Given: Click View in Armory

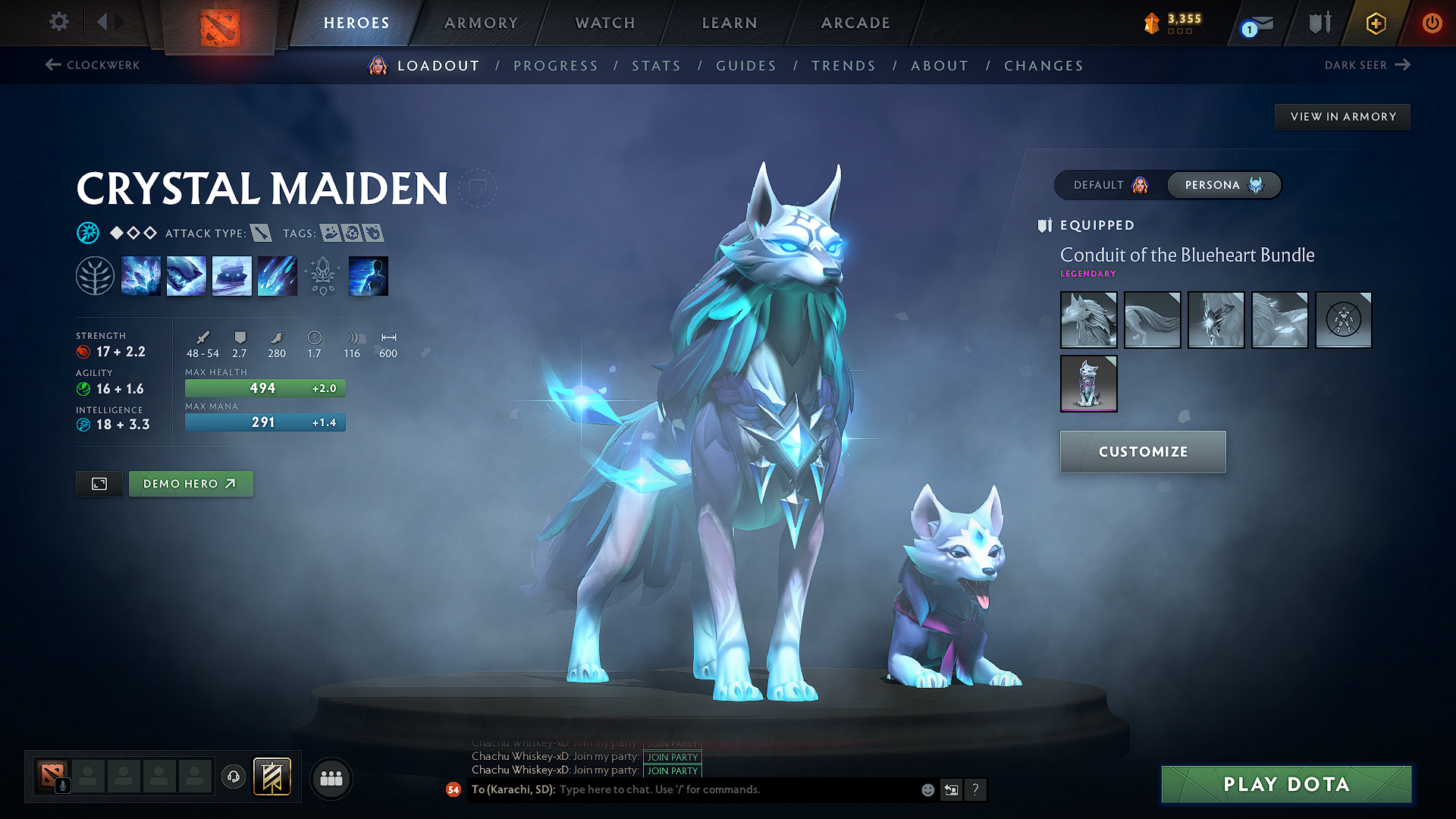Looking at the screenshot, I should point(1342,116).
